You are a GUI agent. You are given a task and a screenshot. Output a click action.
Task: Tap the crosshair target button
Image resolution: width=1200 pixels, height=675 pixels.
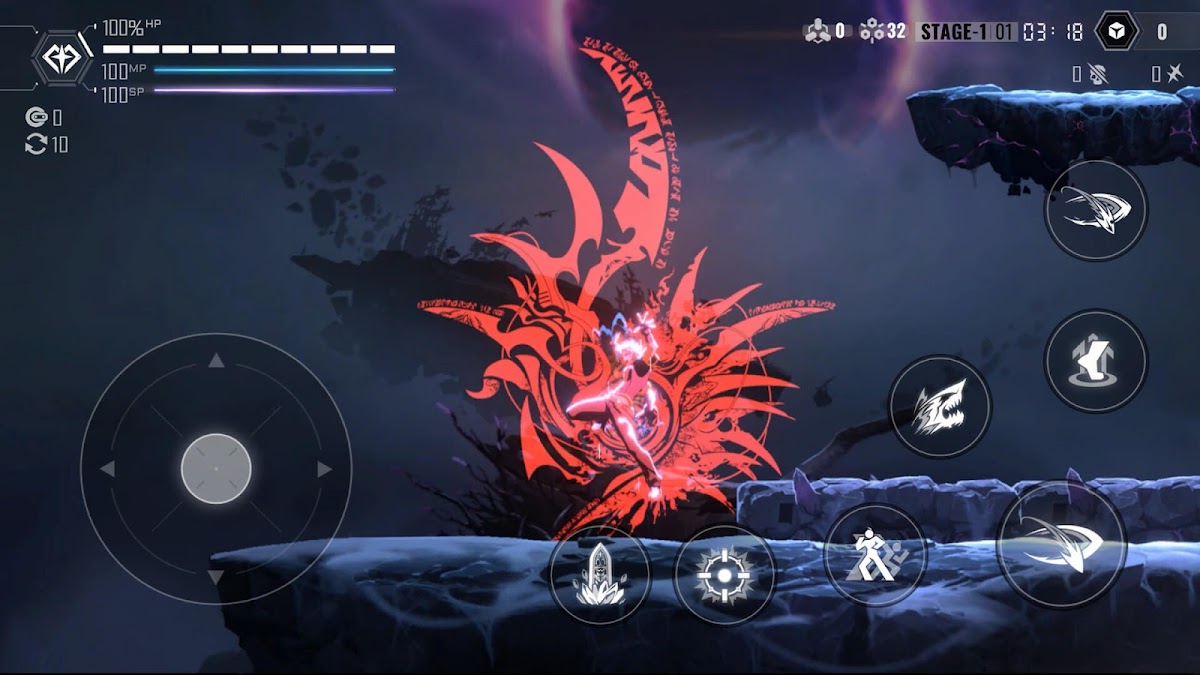[x=724, y=575]
